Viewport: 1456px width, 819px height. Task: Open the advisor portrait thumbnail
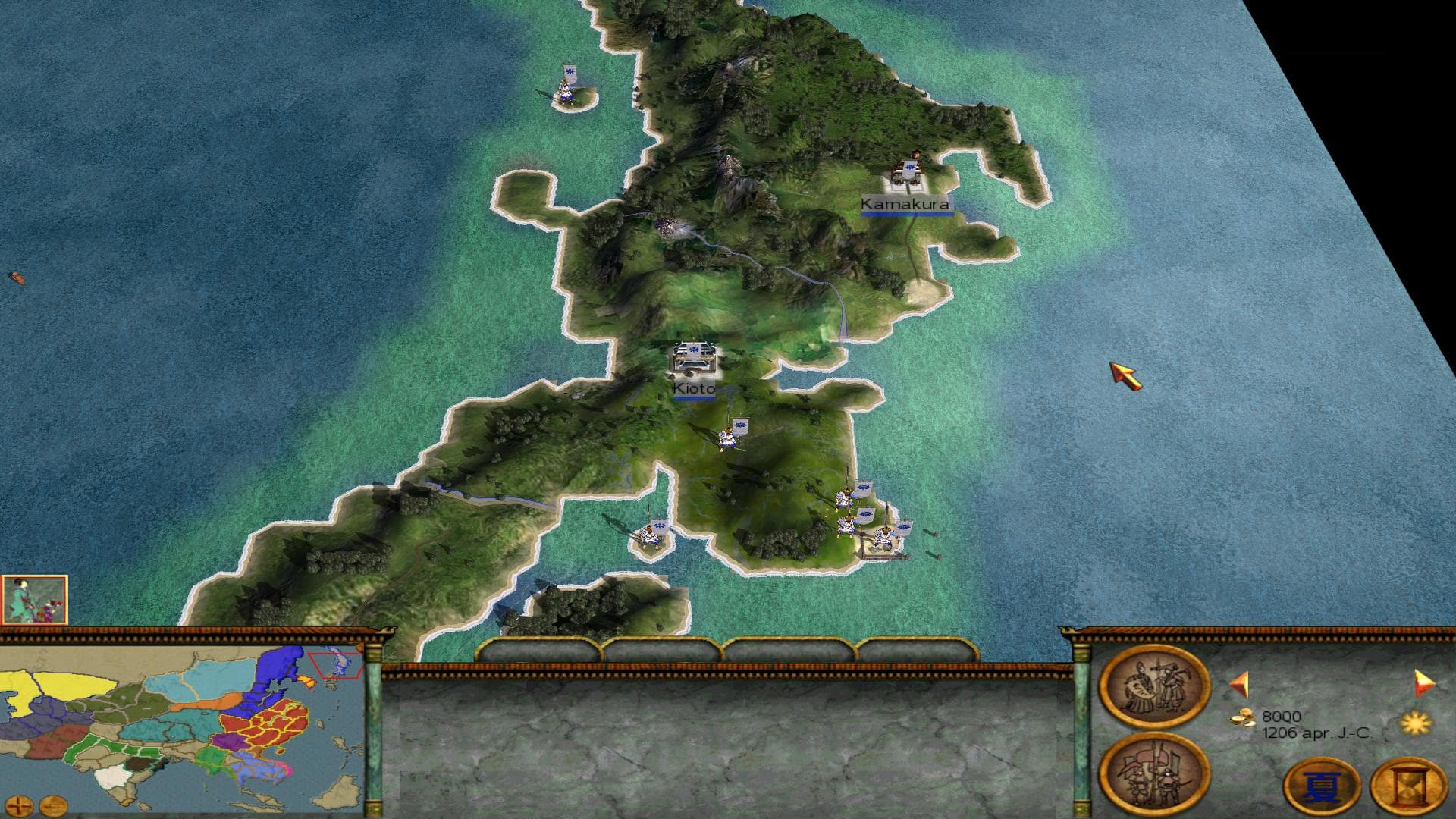coord(35,599)
